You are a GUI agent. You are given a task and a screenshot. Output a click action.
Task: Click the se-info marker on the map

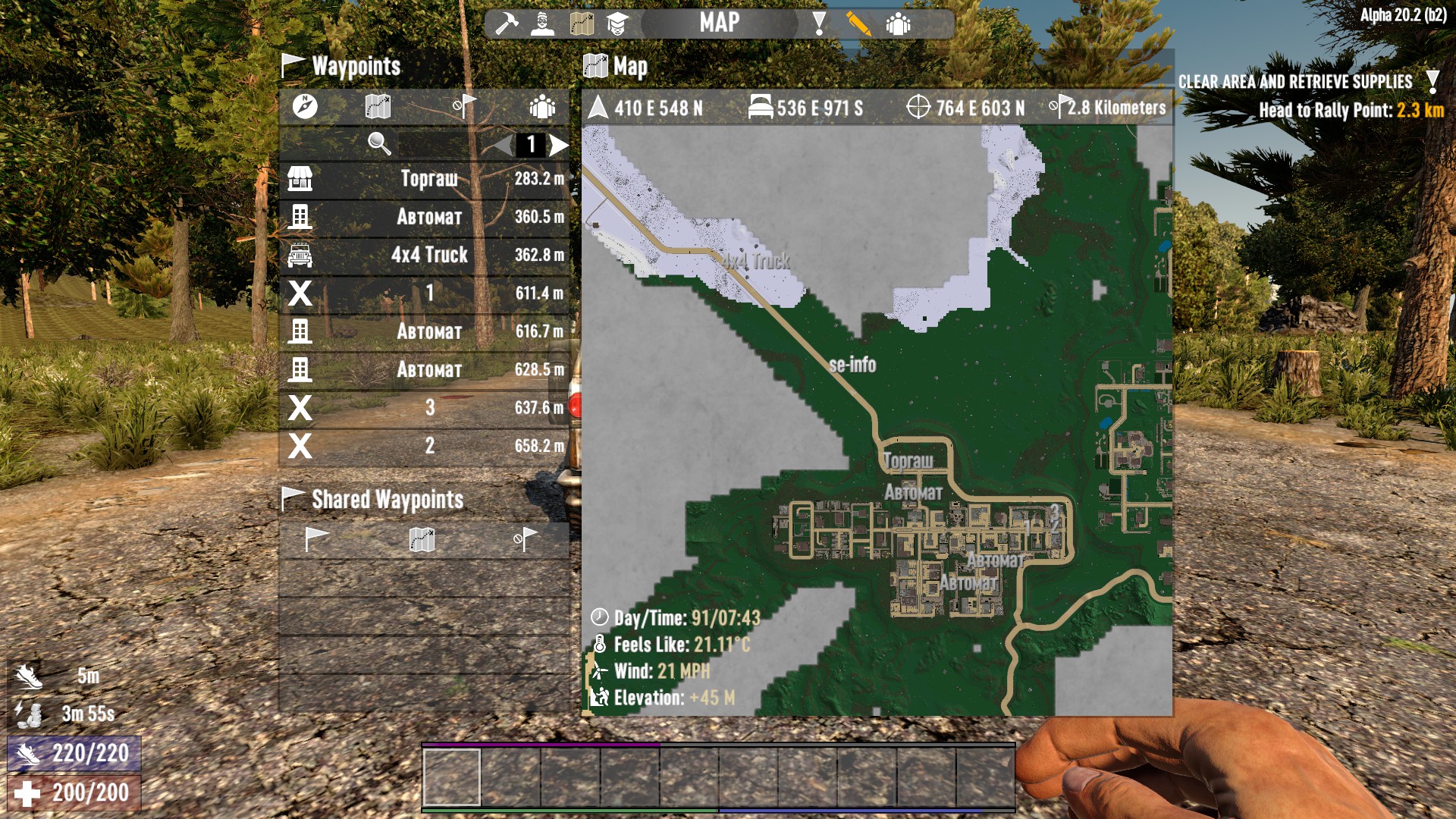(852, 365)
